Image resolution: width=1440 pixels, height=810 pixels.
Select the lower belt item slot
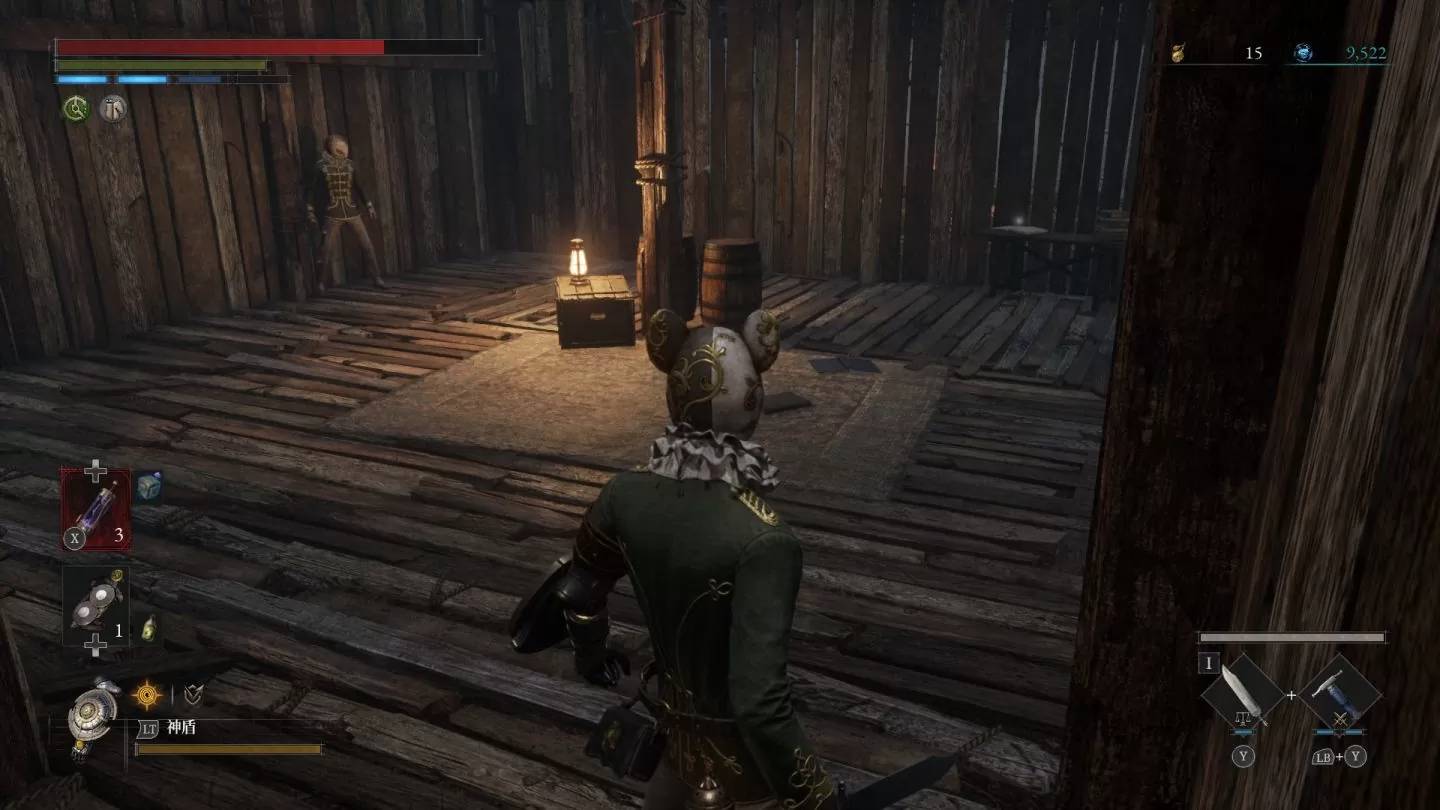pyautogui.click(x=96, y=605)
